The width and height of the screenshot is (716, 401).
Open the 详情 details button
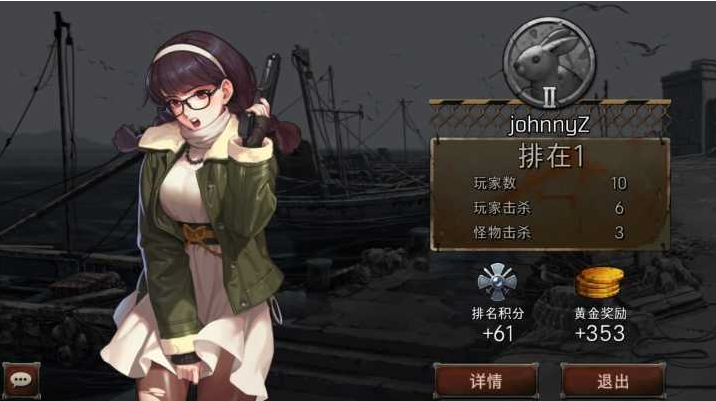pos(485,381)
